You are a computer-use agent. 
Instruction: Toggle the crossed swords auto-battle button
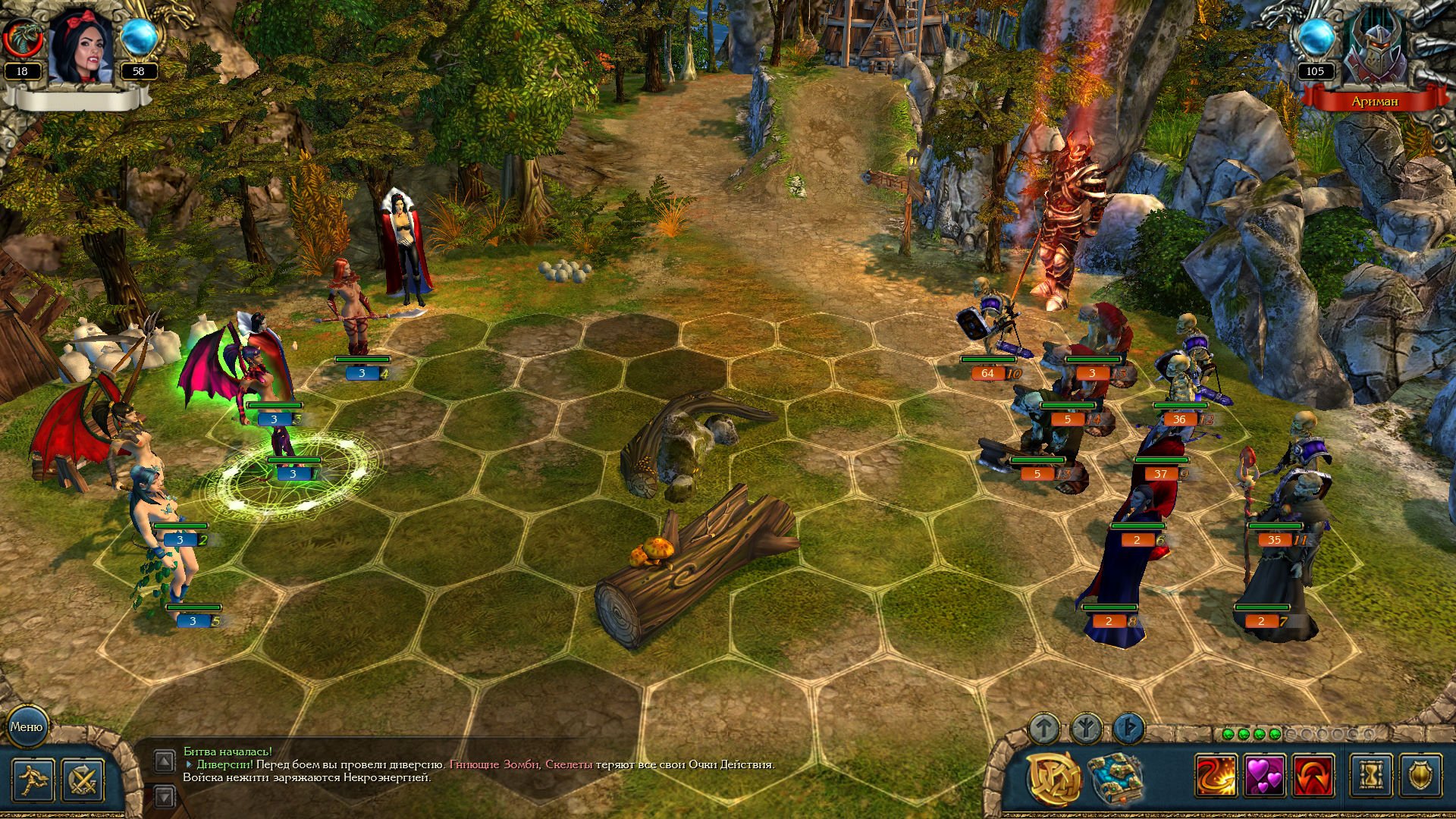pyautogui.click(x=82, y=779)
